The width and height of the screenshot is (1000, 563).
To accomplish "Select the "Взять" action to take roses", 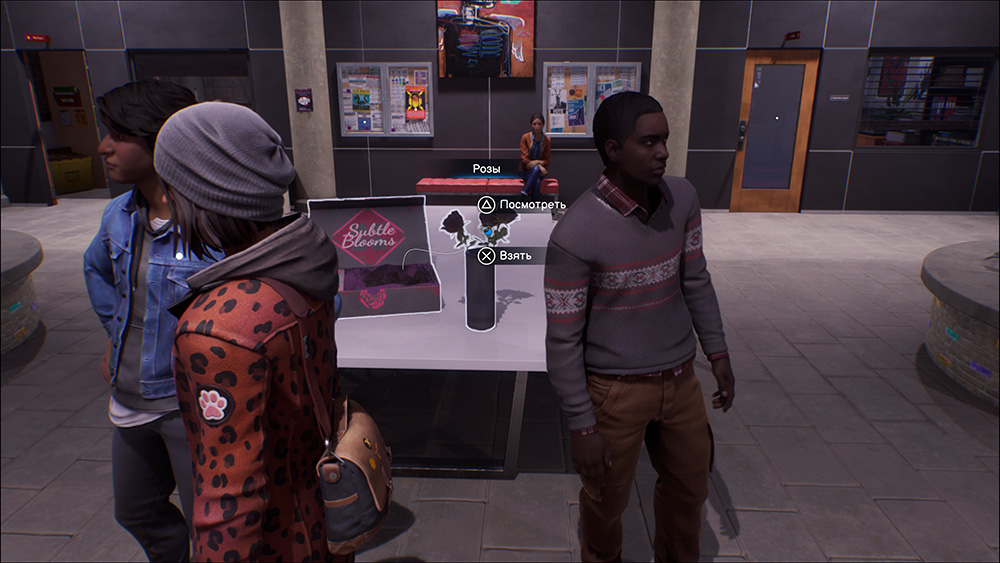I will coord(512,256).
